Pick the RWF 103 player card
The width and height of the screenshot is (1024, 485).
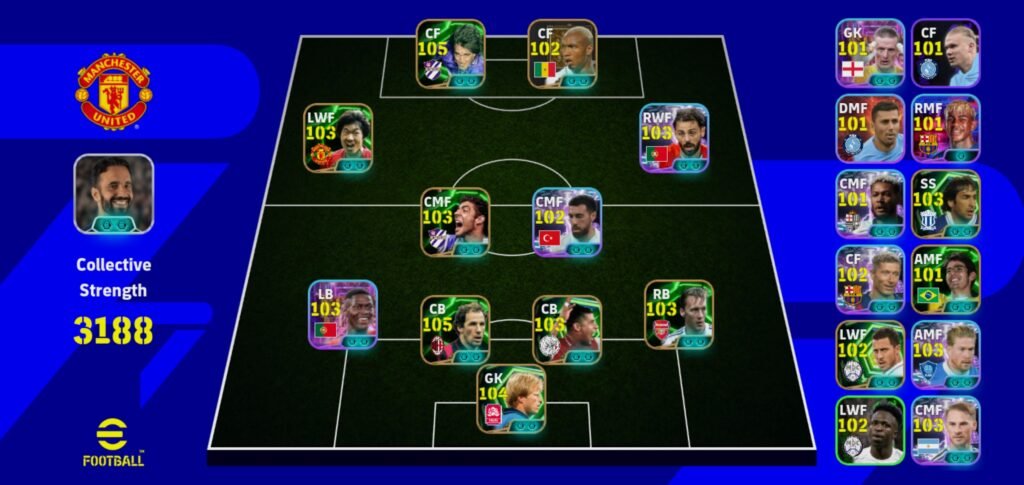point(675,138)
